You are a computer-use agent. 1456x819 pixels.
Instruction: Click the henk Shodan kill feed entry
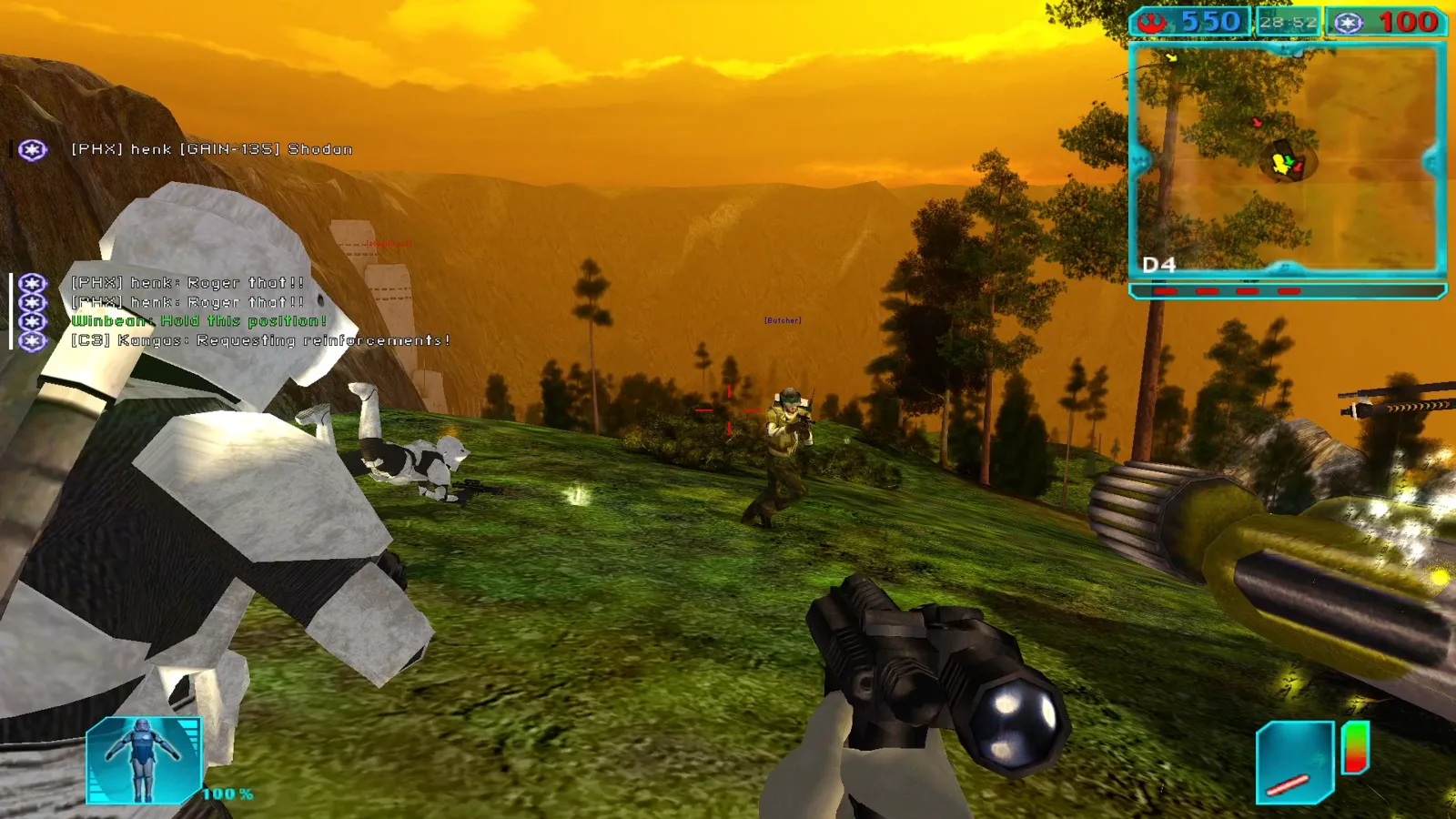tap(211, 149)
